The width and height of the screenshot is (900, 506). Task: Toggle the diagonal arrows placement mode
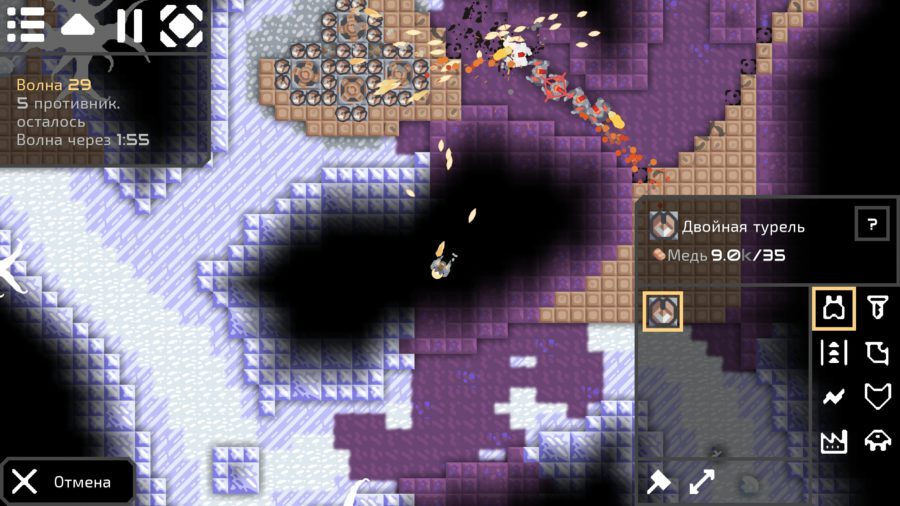(x=702, y=482)
